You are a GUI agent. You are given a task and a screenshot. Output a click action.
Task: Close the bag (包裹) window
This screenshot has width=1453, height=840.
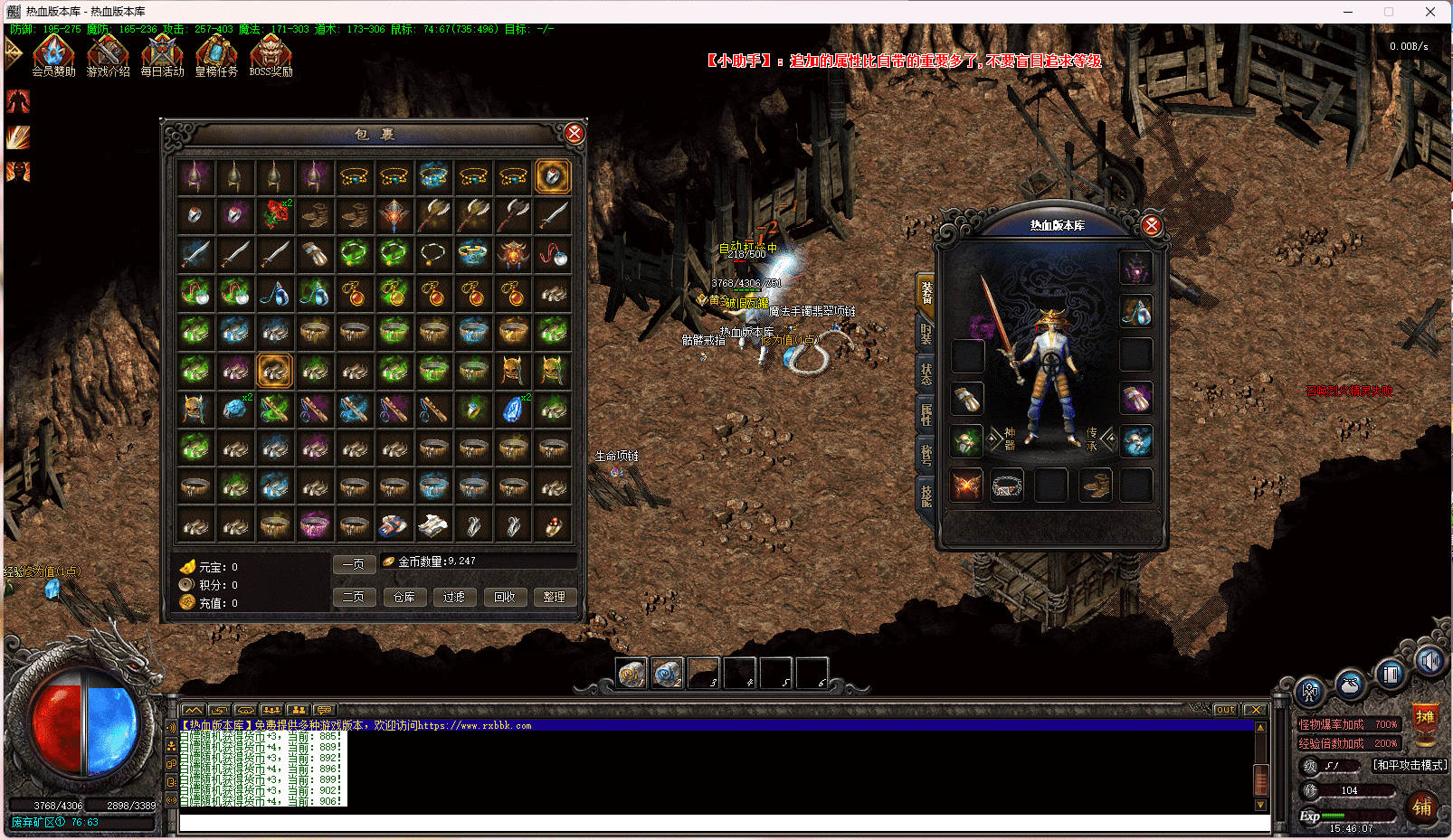point(574,134)
